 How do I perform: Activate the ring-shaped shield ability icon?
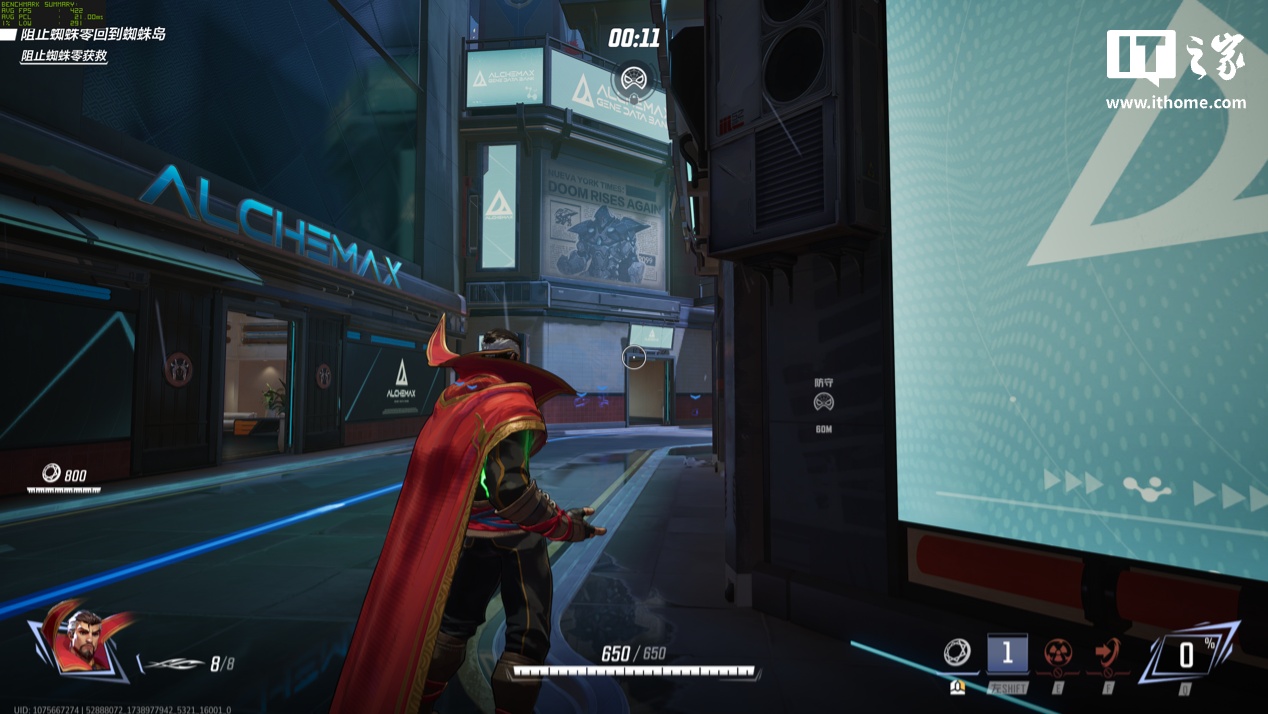[x=957, y=653]
